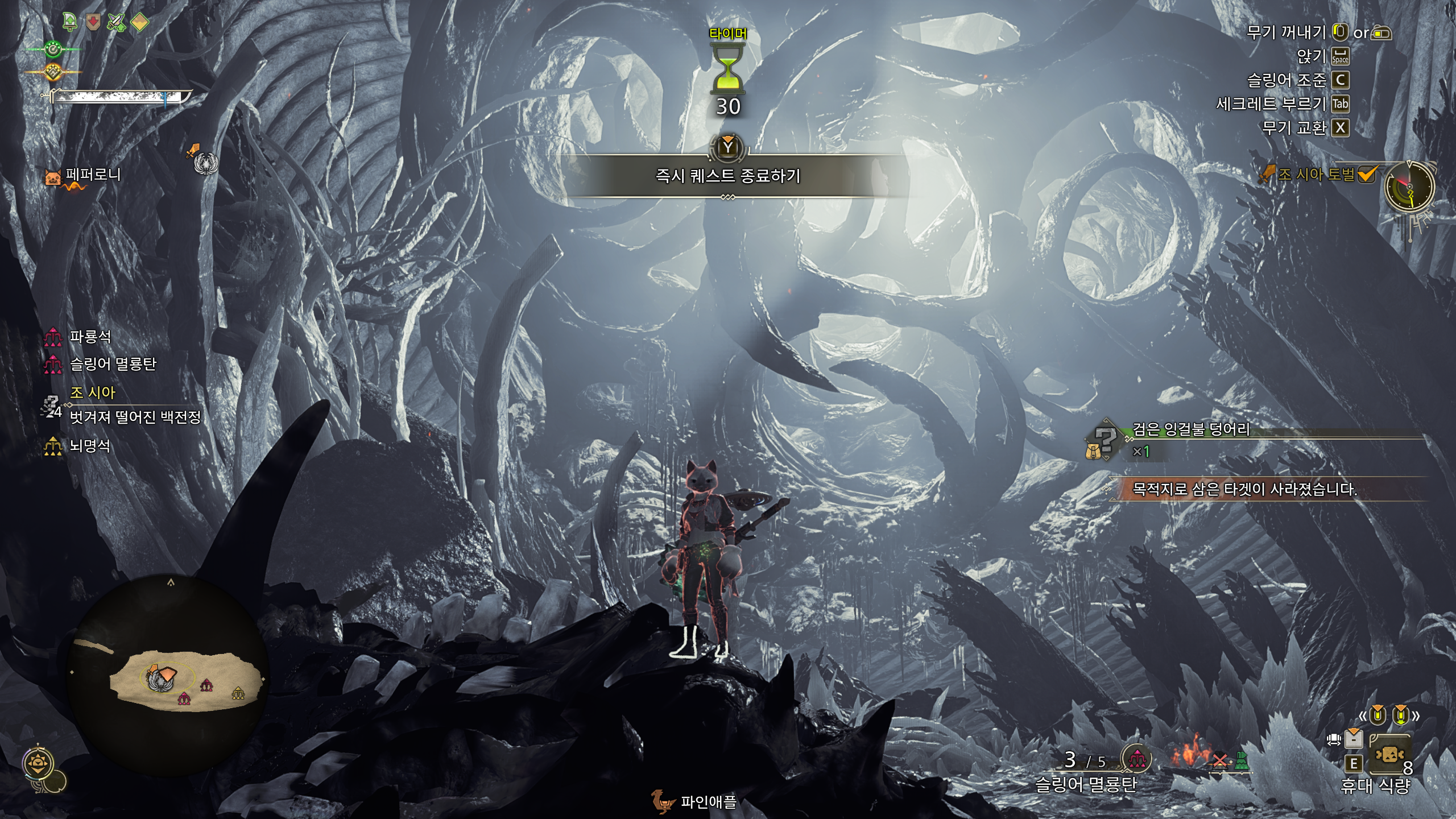Click the round emblem icon below the minimap
The height and width of the screenshot is (819, 1456).
point(40,764)
